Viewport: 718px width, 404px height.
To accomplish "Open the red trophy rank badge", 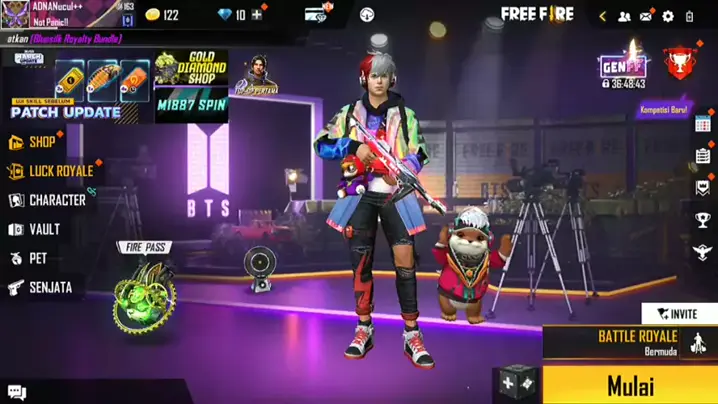I will coord(681,65).
